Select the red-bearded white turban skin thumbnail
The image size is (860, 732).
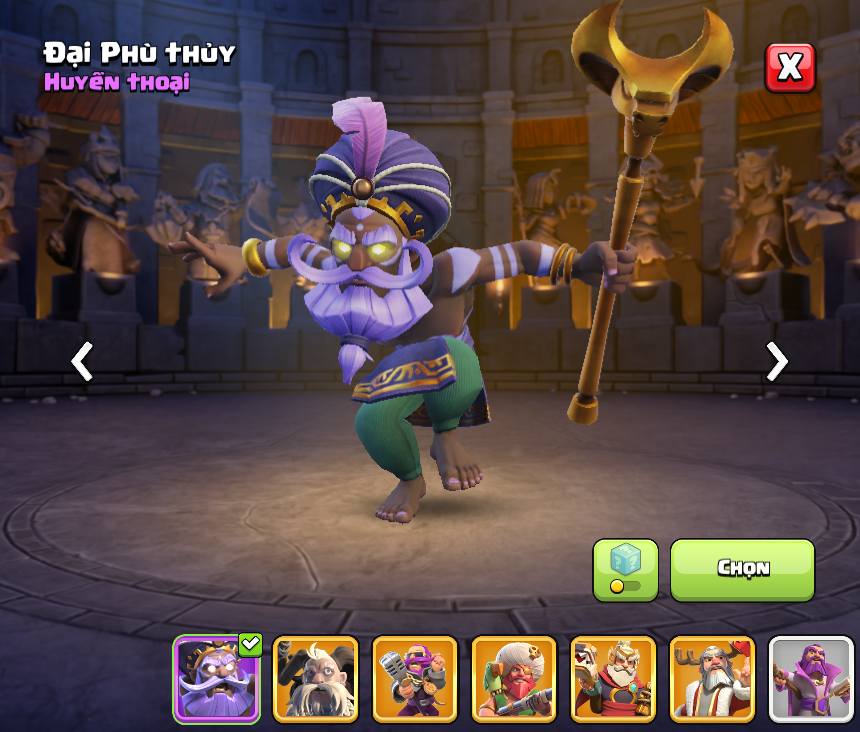(514, 679)
